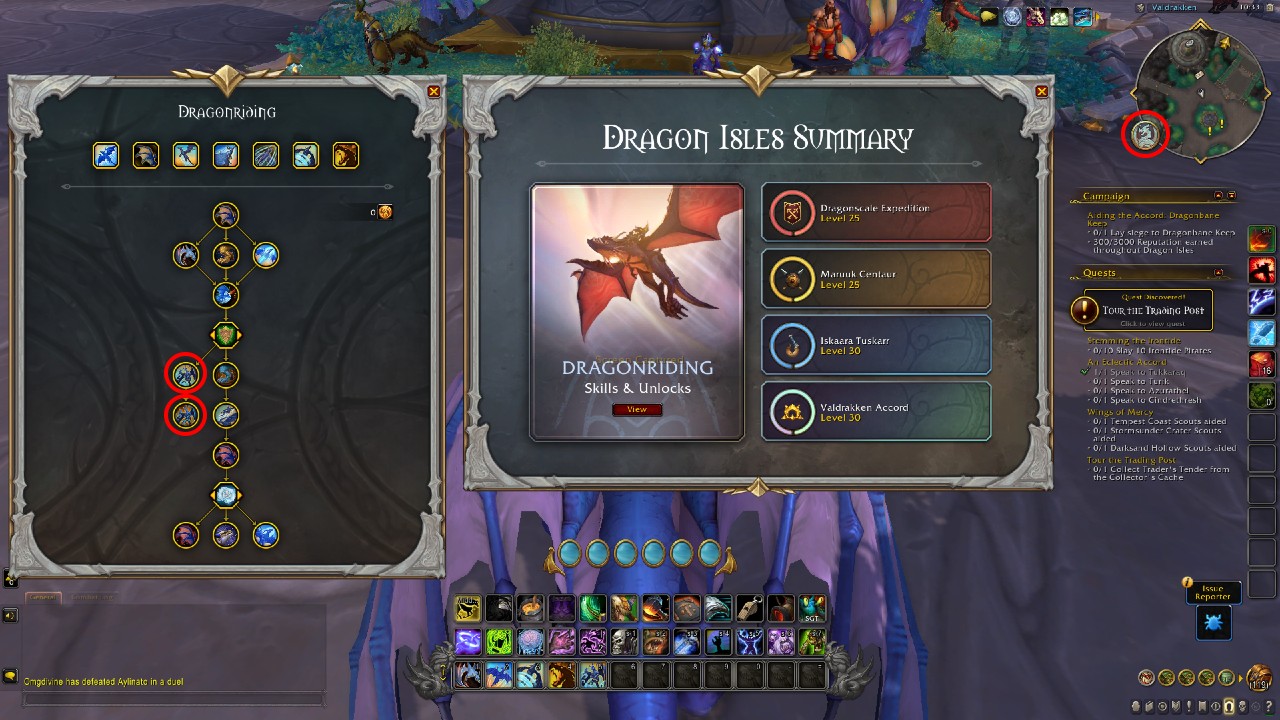Switch to the golden horse tab in Dragonriding
1280x720 pixels.
[345, 155]
